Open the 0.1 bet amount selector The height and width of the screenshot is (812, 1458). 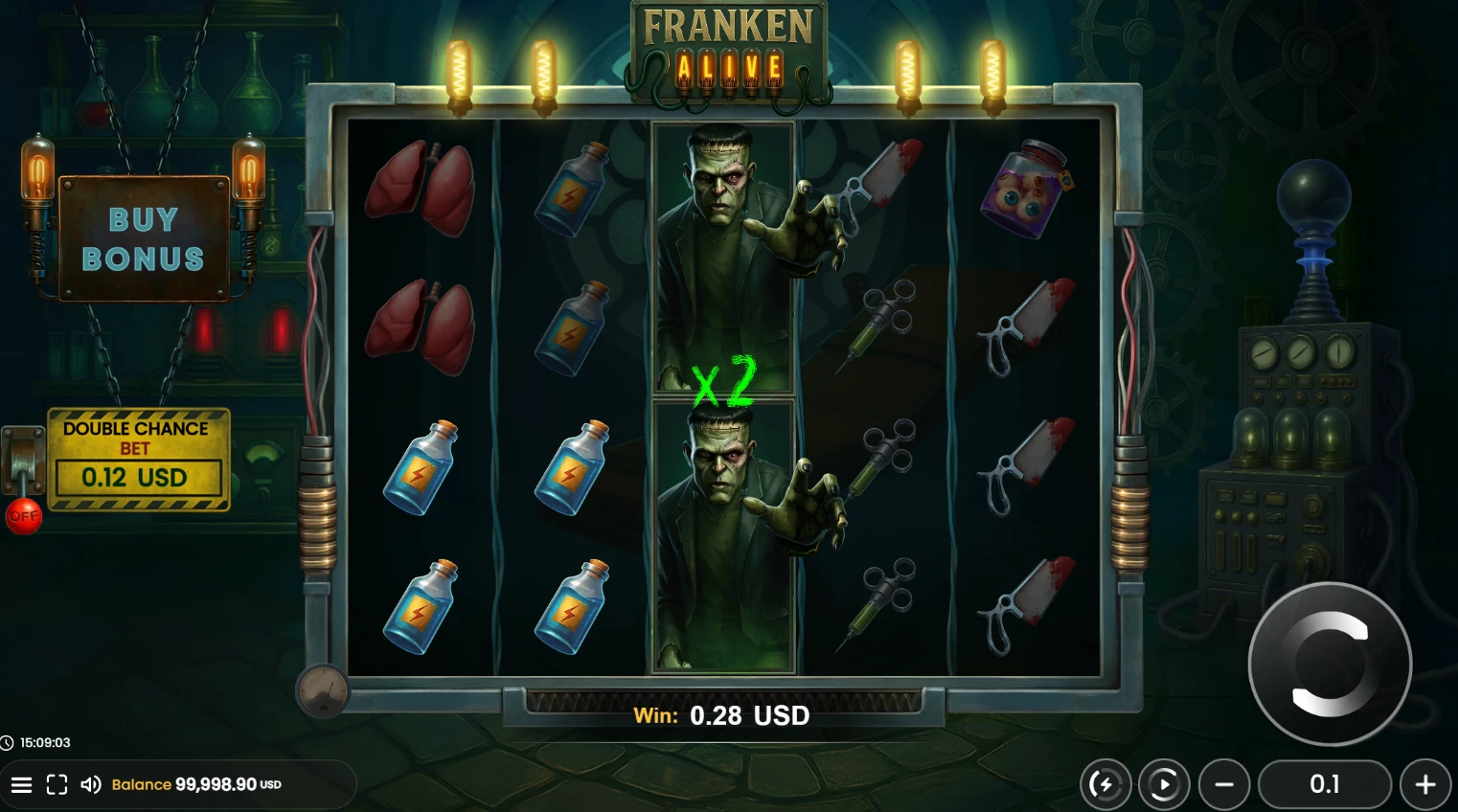(x=1324, y=785)
